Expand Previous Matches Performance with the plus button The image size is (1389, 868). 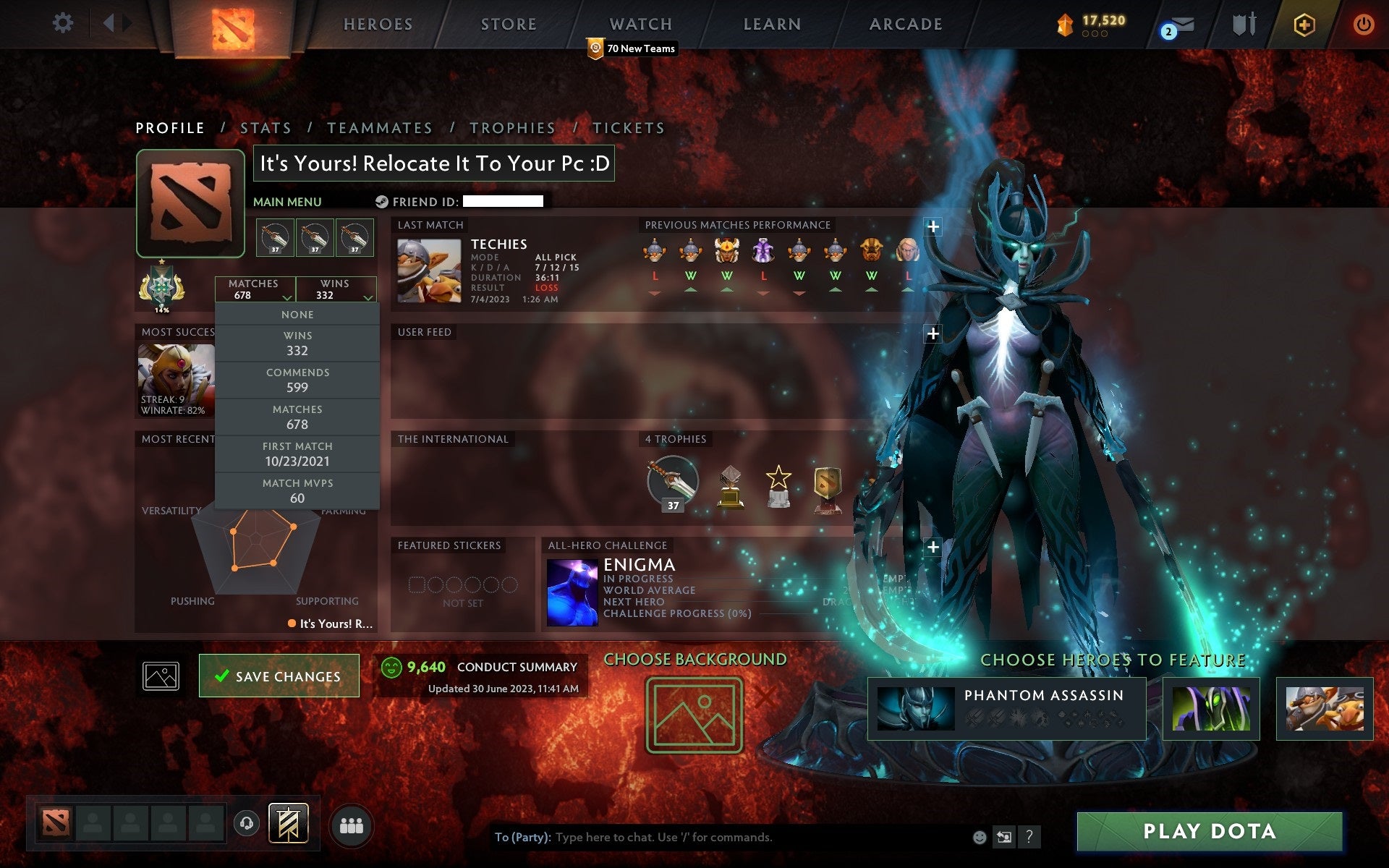point(934,226)
